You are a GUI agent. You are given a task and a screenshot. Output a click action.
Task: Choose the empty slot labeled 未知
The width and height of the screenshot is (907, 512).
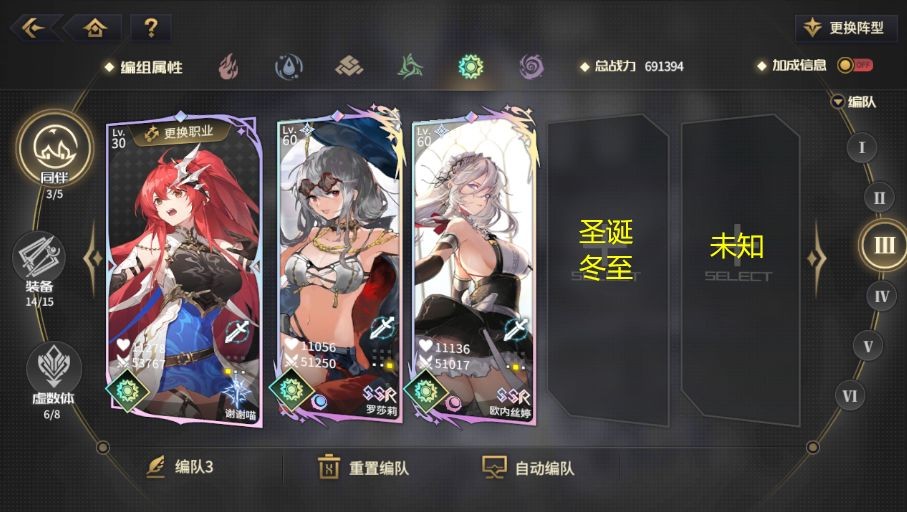coord(738,257)
